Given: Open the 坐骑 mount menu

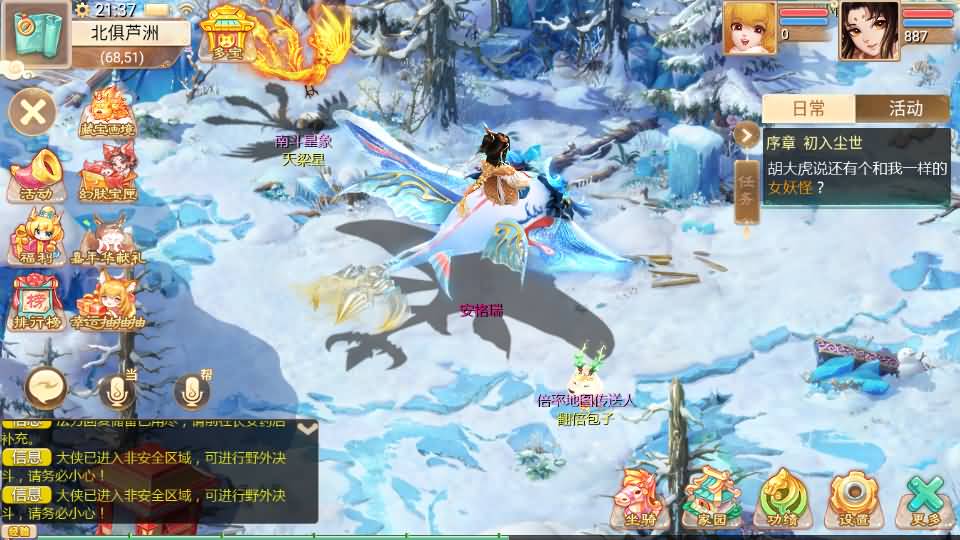Looking at the screenshot, I should [x=640, y=497].
